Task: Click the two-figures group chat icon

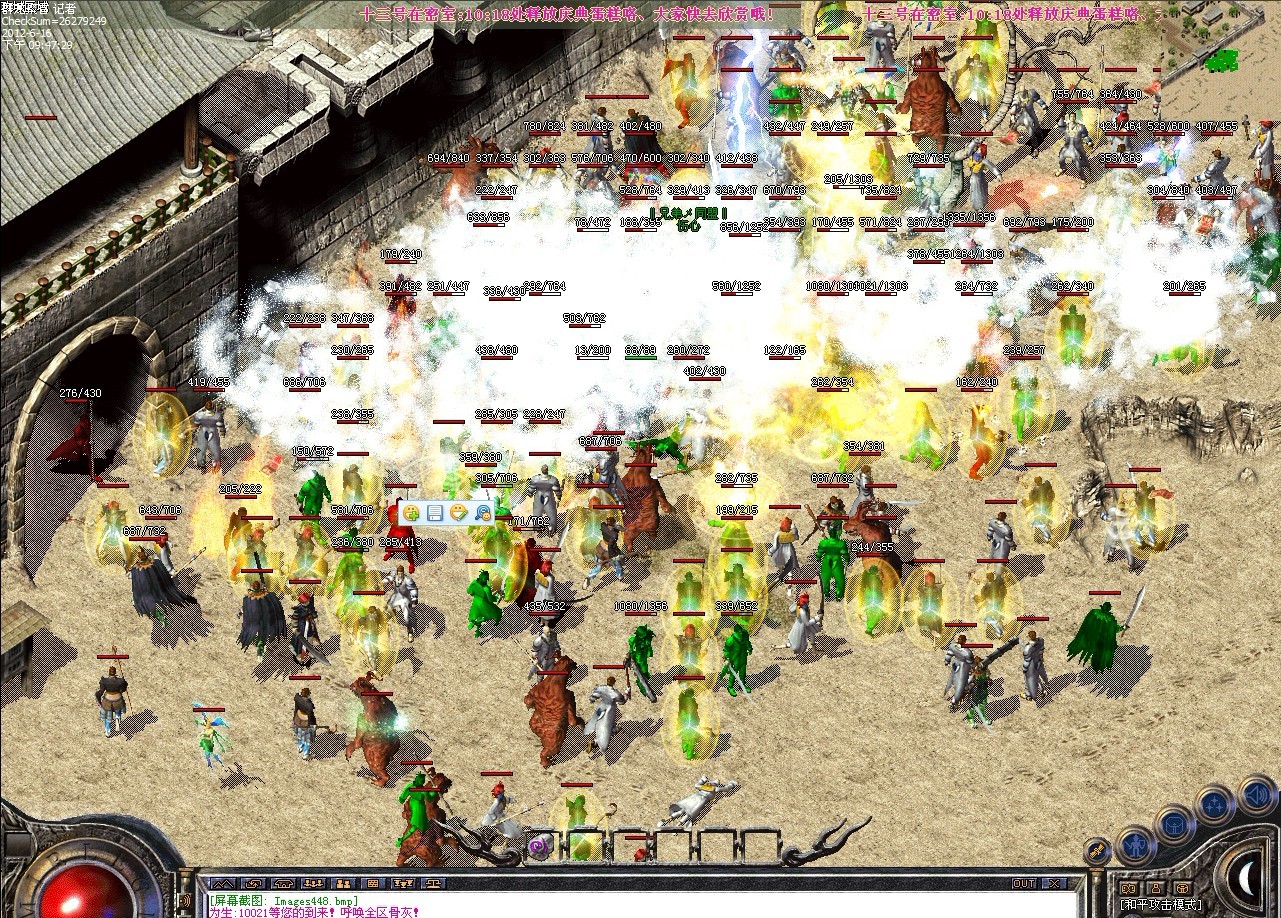Action: pyautogui.click(x=344, y=884)
